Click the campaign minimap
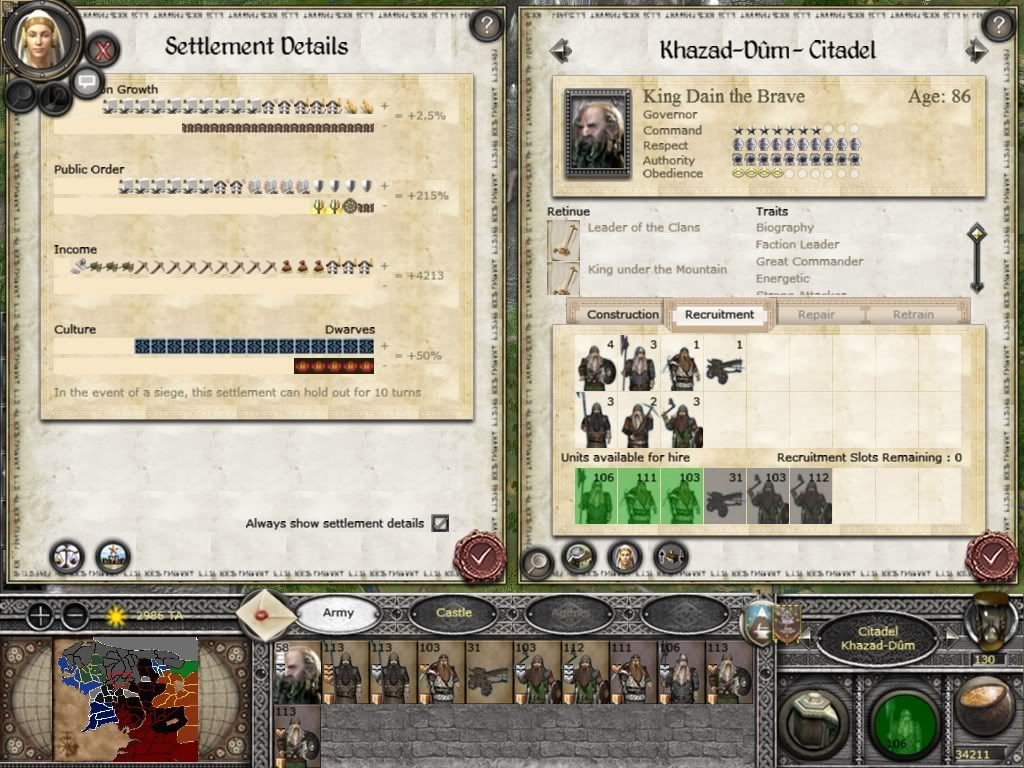 click(126, 698)
